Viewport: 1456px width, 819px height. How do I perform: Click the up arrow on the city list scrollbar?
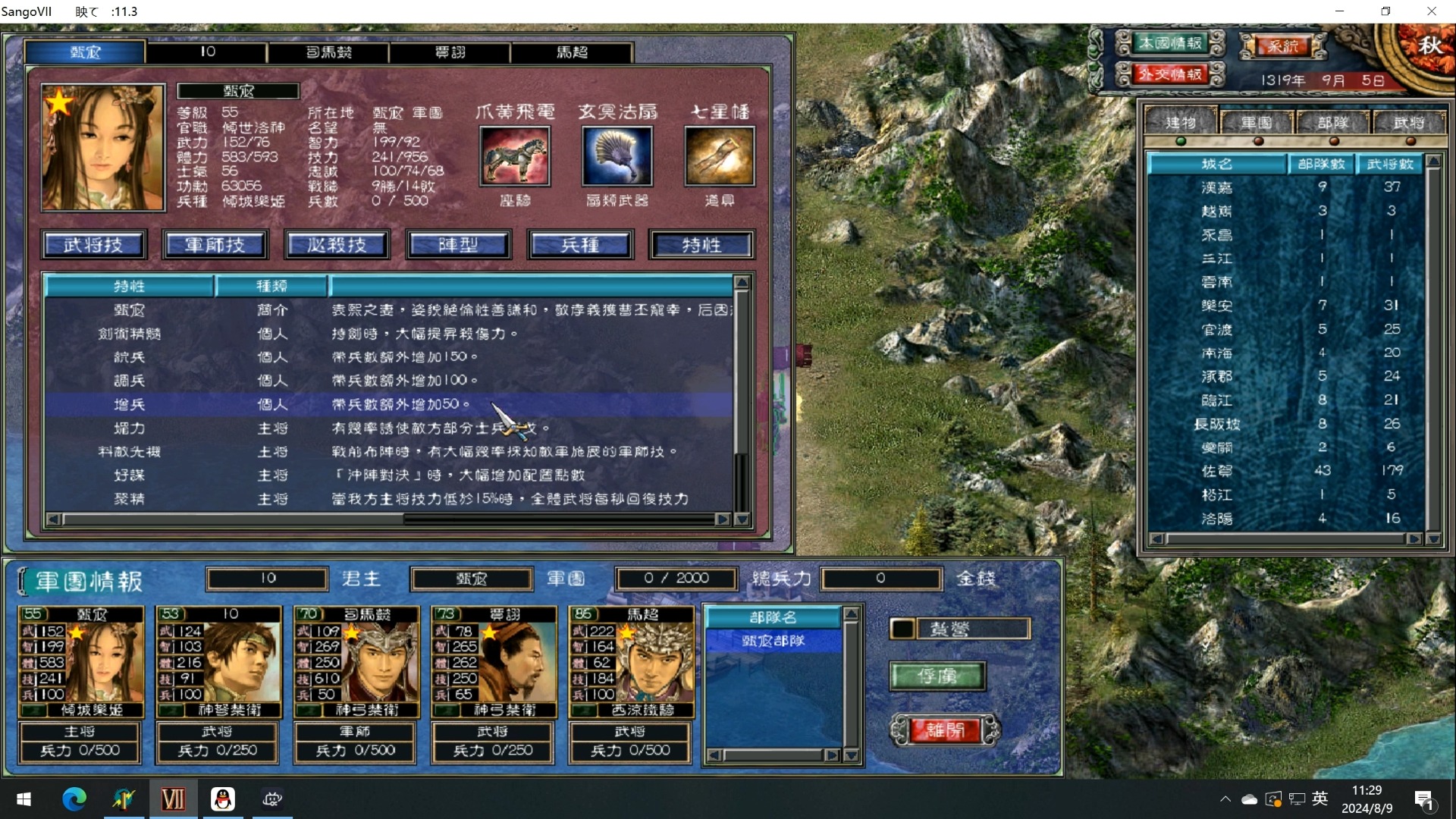(x=1434, y=160)
